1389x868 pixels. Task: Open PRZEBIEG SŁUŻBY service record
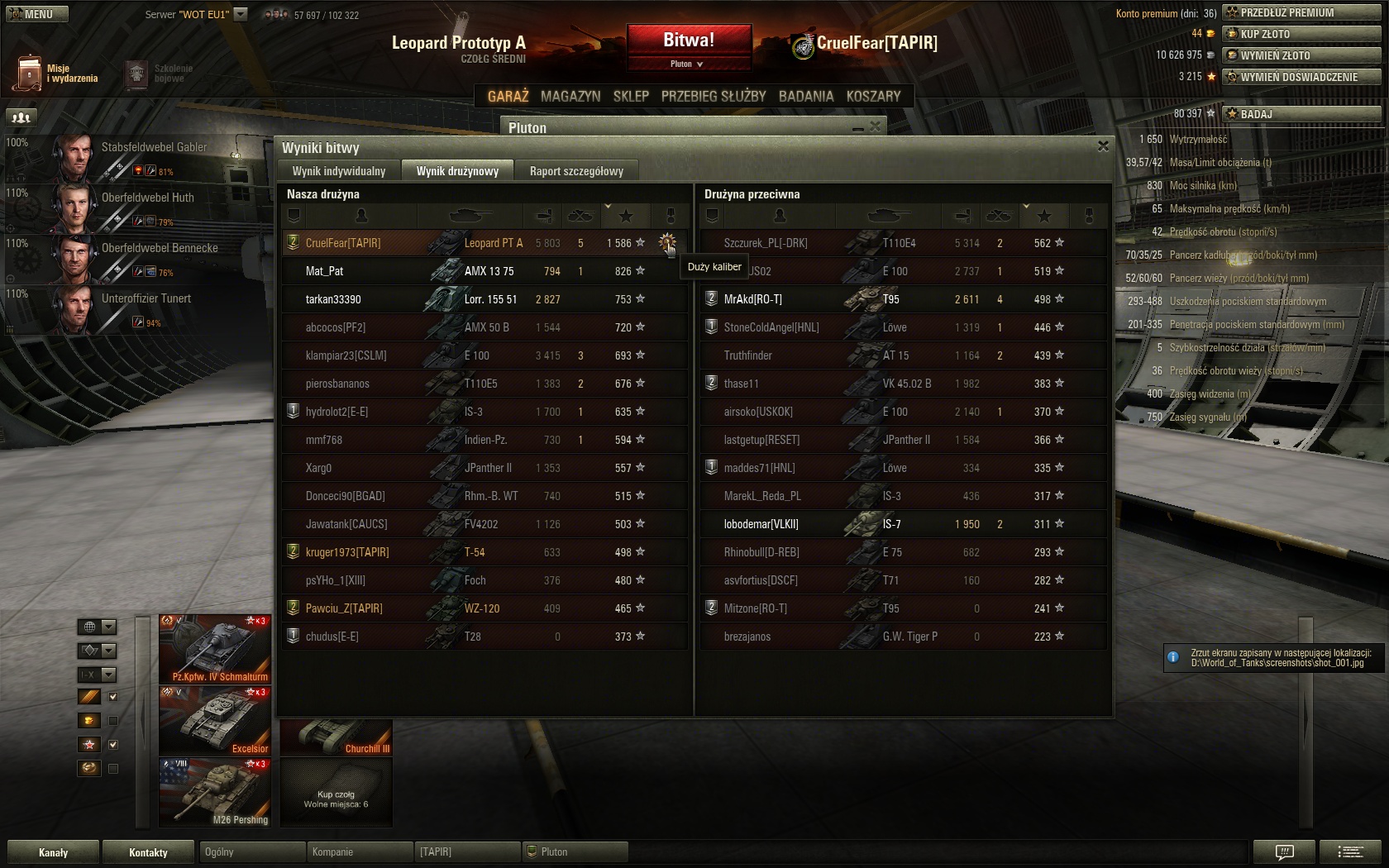click(714, 97)
